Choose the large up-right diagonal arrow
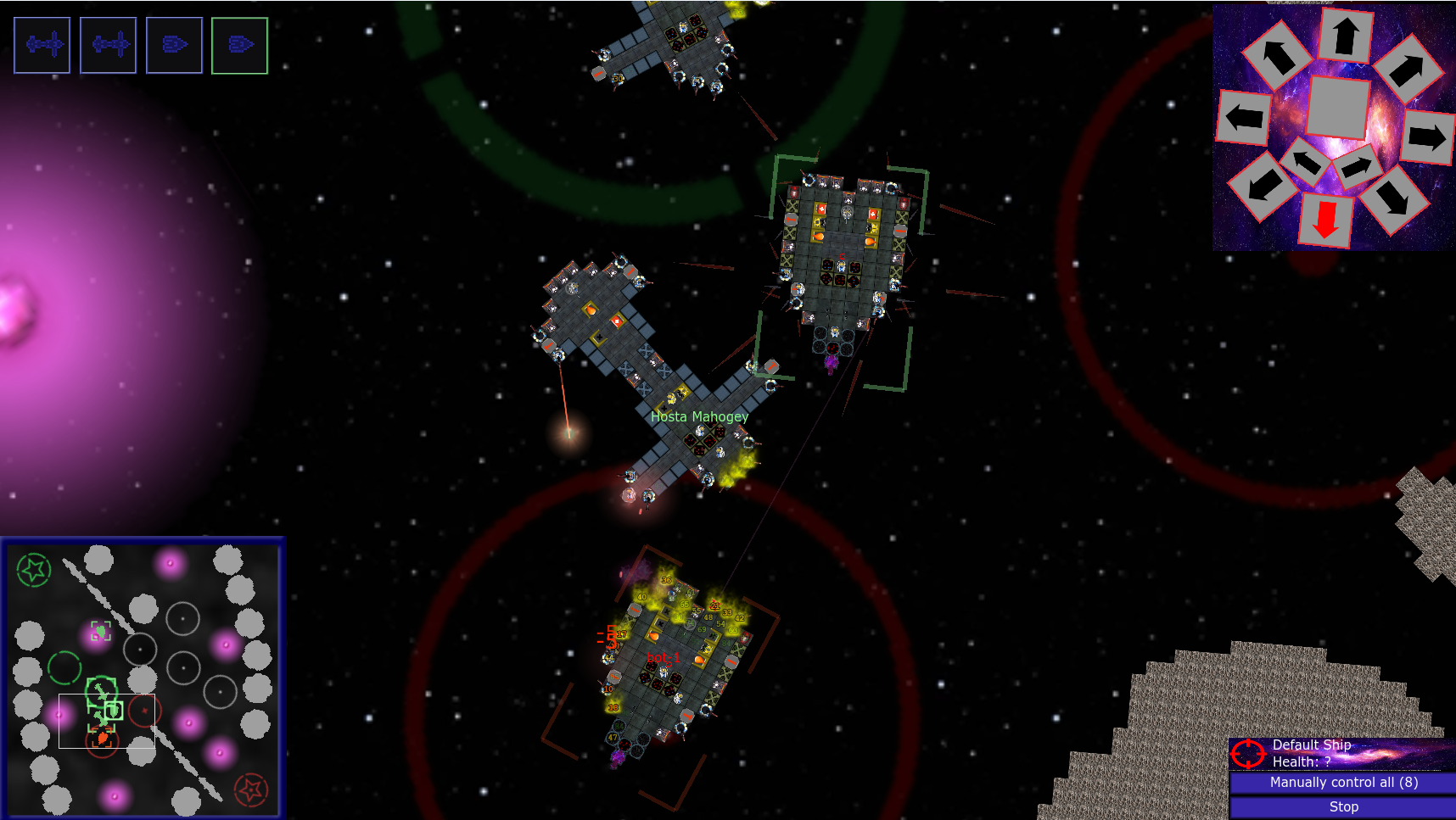 1407,70
